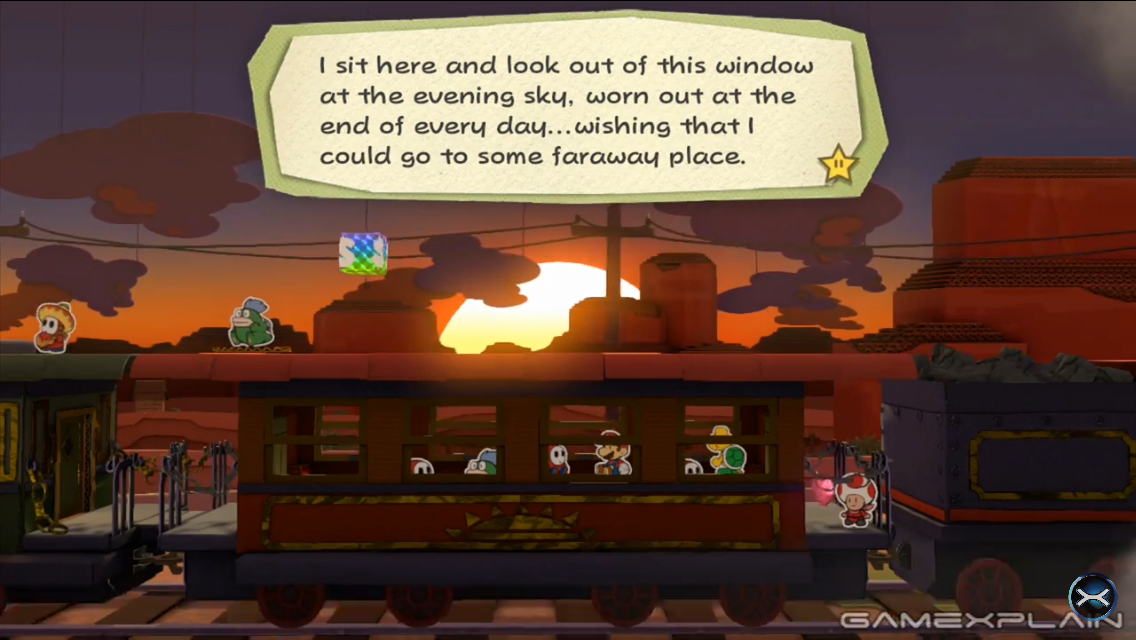The width and height of the screenshot is (1136, 640).
Task: Click the star icon to continue dialogue
Action: 839,163
